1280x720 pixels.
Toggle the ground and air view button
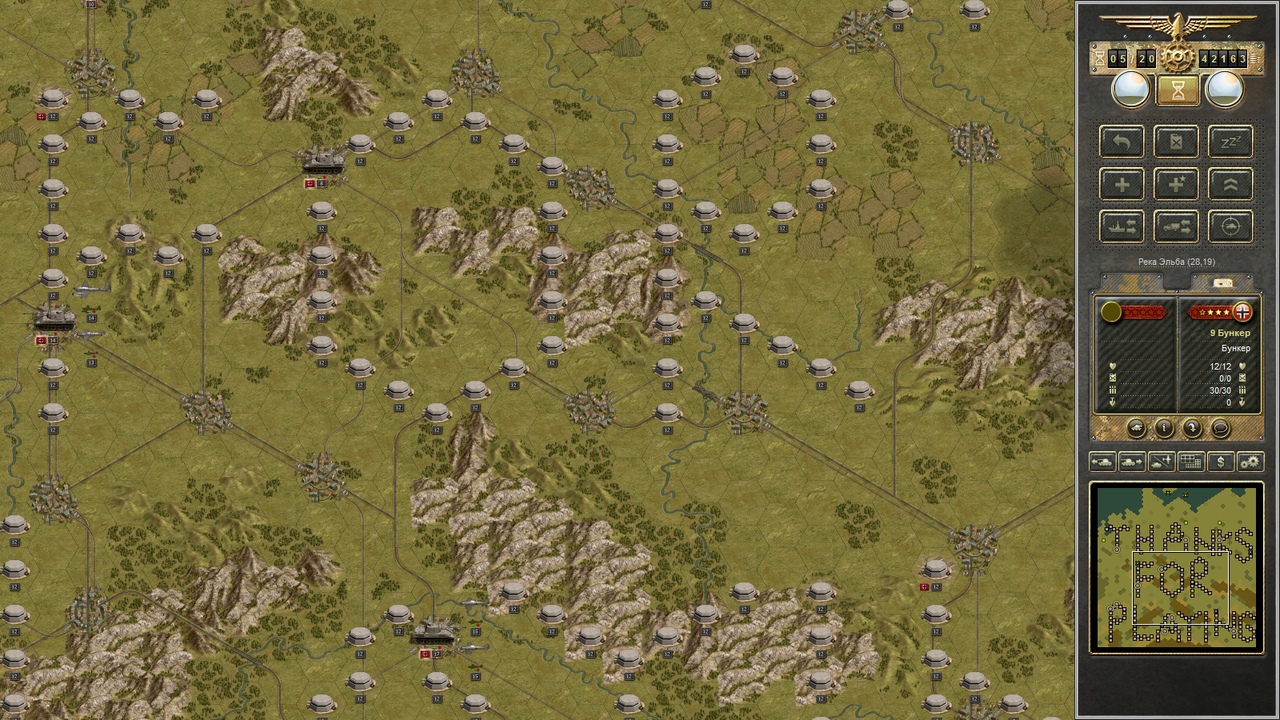(x=1161, y=462)
